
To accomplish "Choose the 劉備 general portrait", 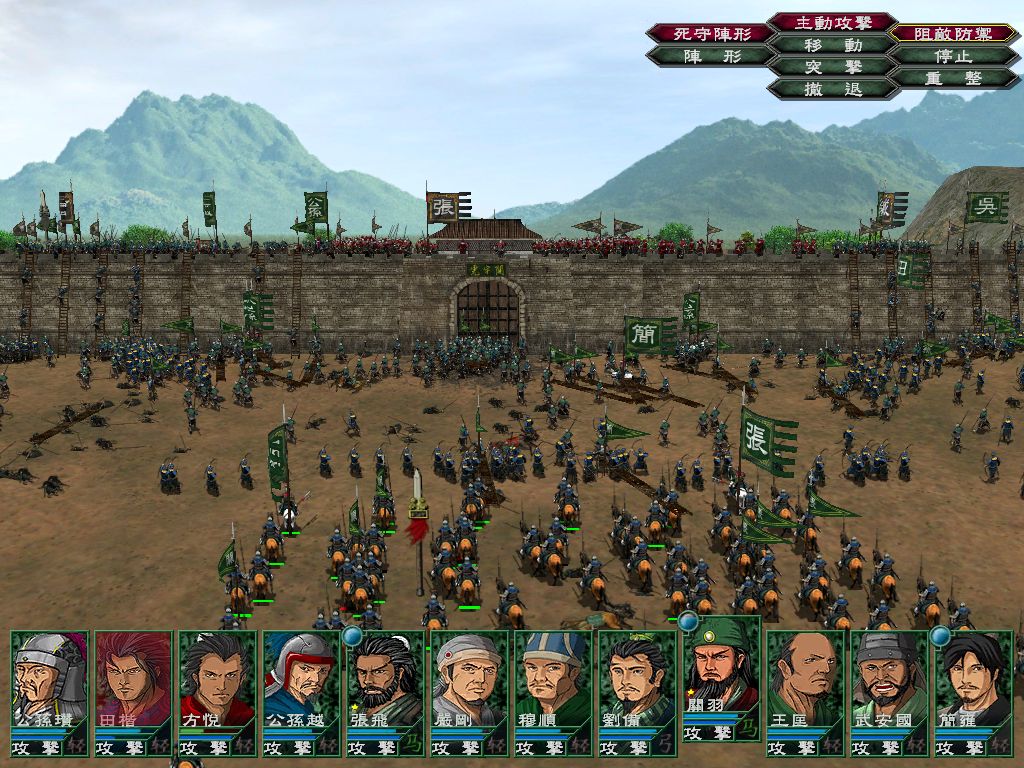I will tap(637, 680).
